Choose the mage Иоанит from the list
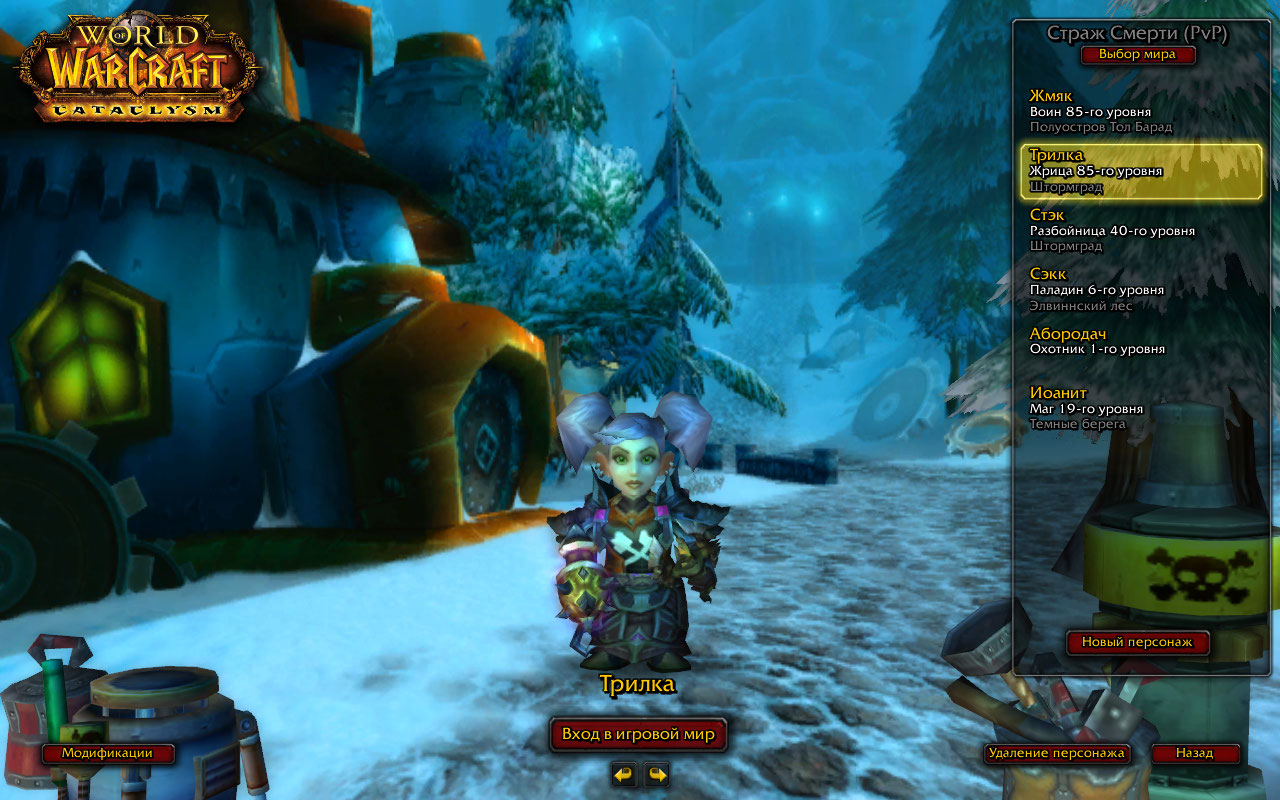 1140,408
